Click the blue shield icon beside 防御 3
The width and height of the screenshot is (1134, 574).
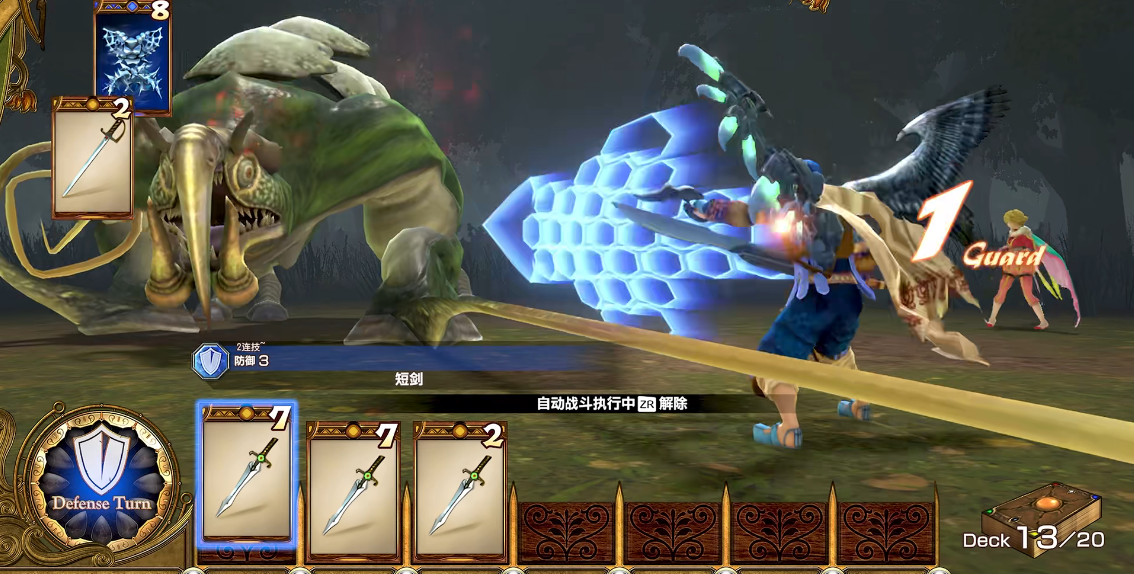point(210,361)
